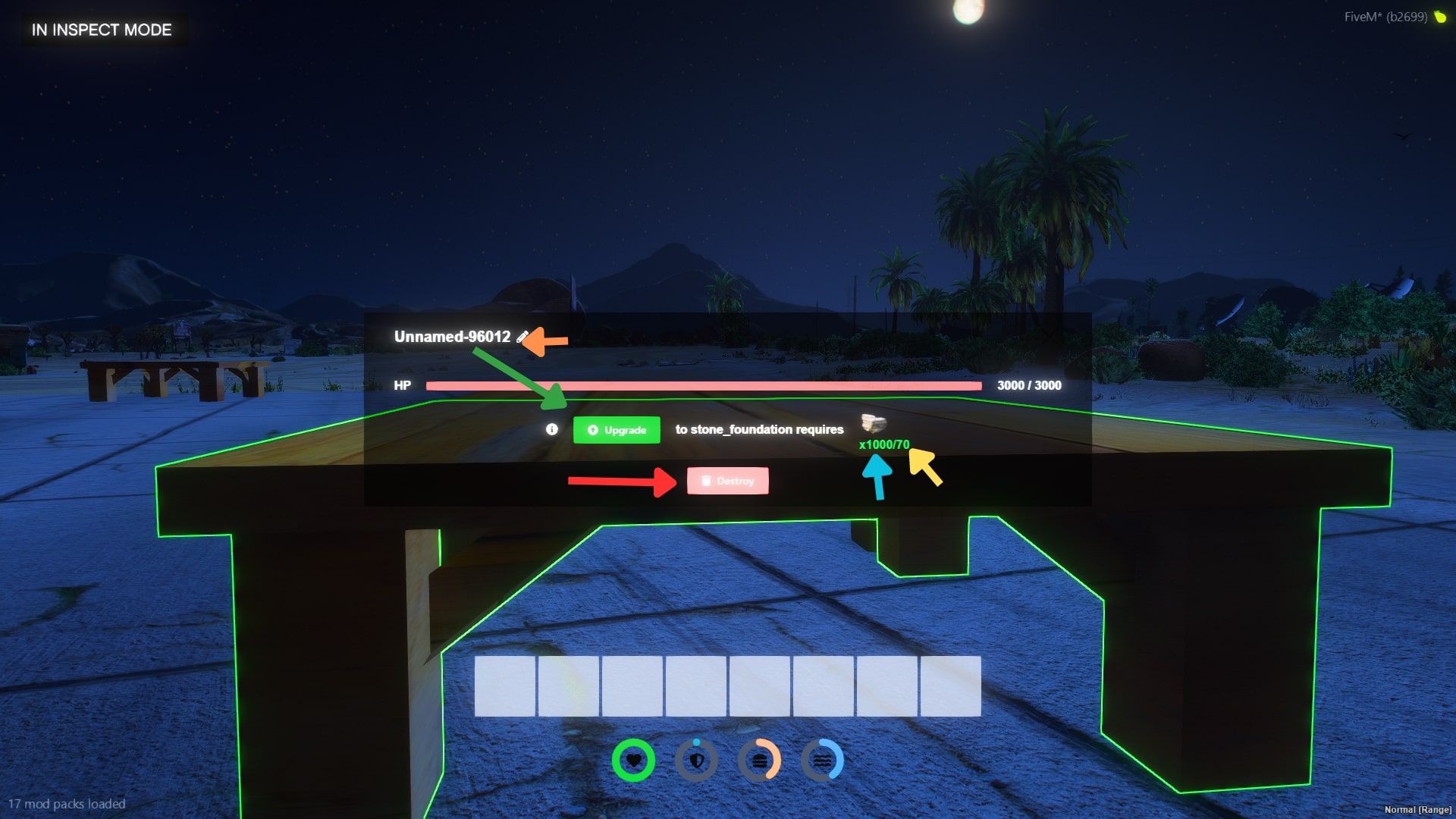Viewport: 1456px width, 819px height.
Task: Click the info icon beside the Upgrade button
Action: click(x=551, y=429)
